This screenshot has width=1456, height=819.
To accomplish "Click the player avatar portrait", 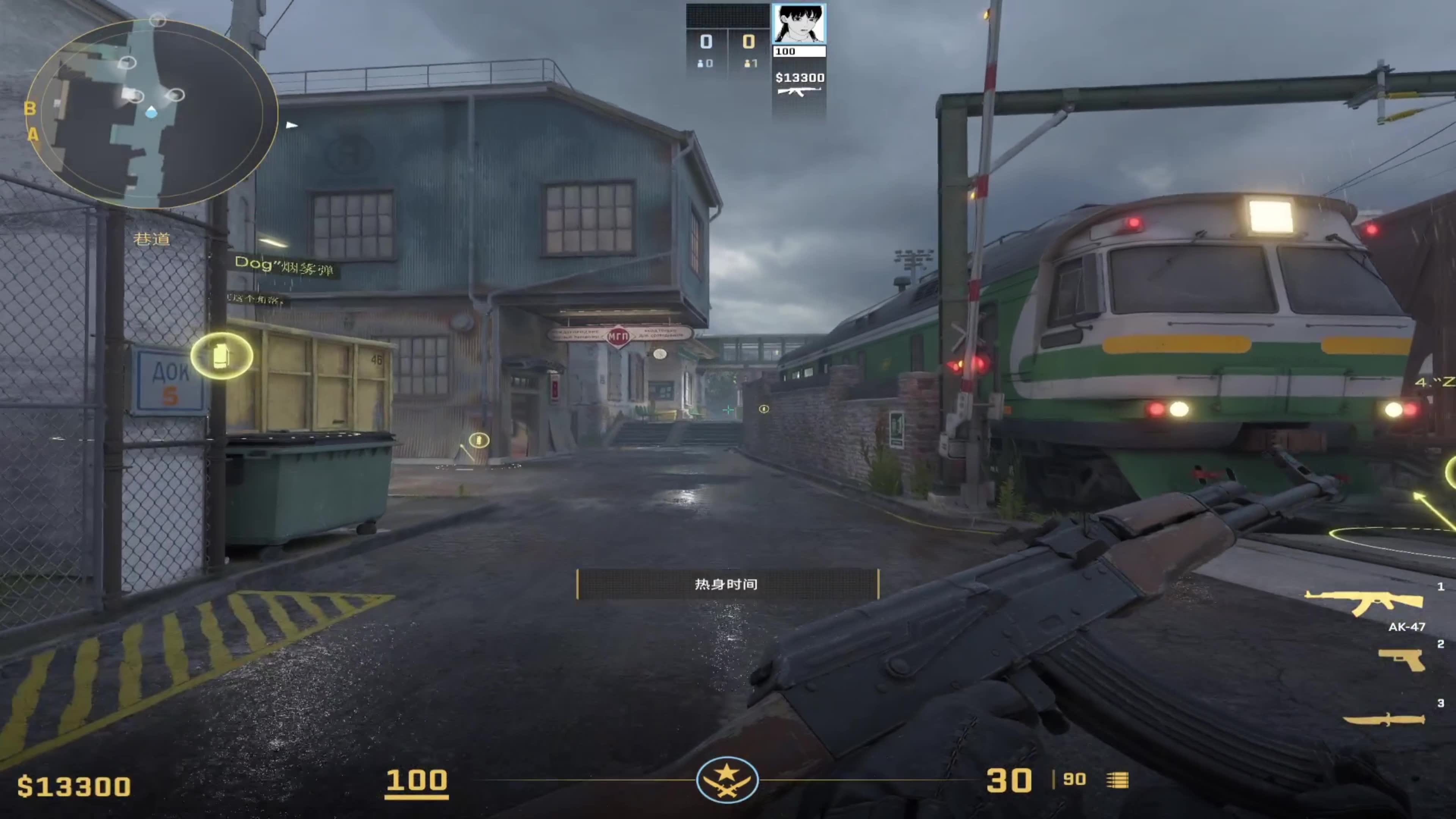I will coord(799,24).
